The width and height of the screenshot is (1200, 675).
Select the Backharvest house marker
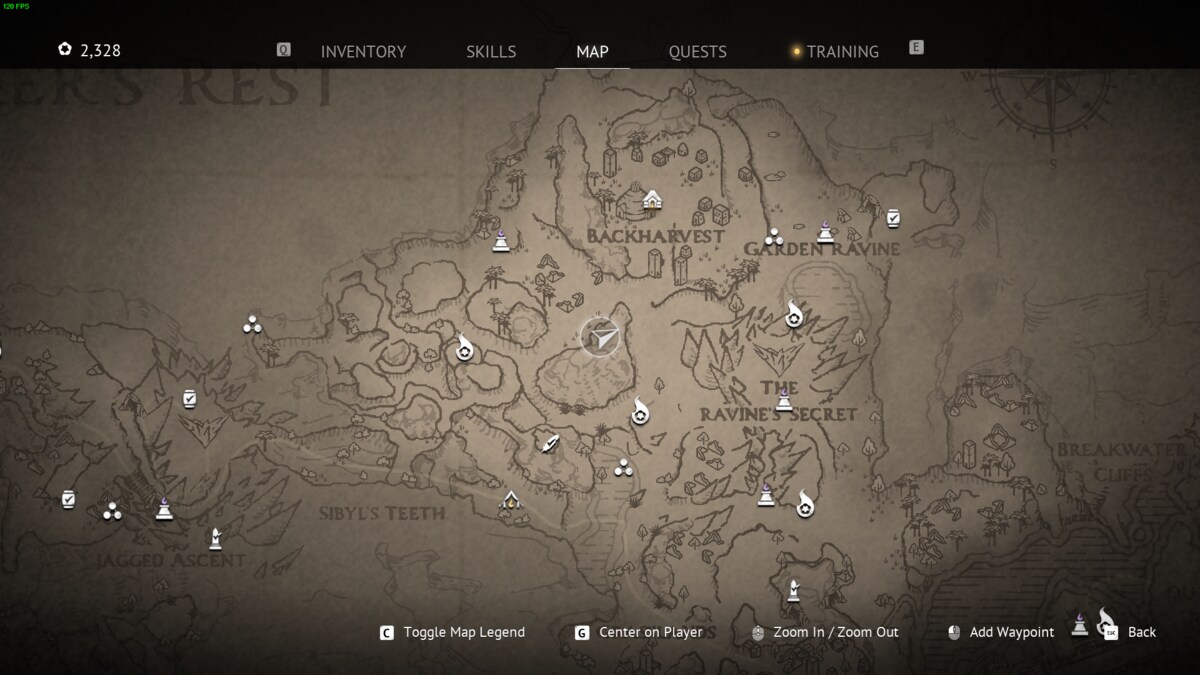click(652, 200)
